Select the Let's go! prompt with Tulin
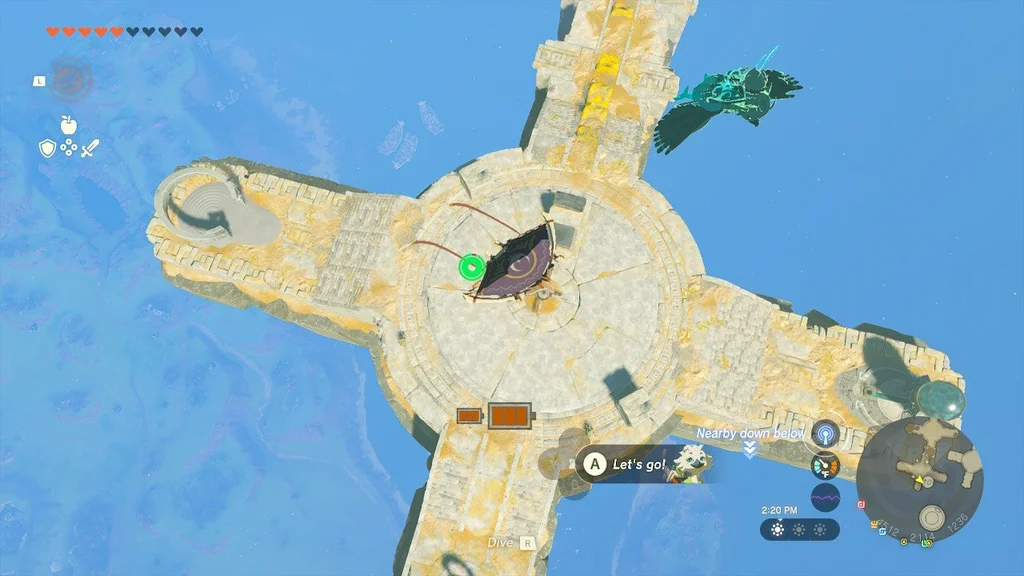The image size is (1024, 576). tap(640, 465)
